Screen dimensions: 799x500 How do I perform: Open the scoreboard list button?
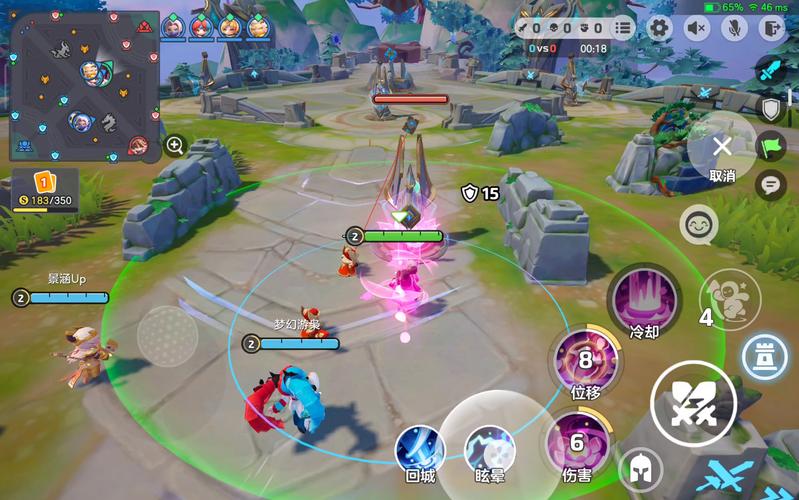pyautogui.click(x=624, y=28)
